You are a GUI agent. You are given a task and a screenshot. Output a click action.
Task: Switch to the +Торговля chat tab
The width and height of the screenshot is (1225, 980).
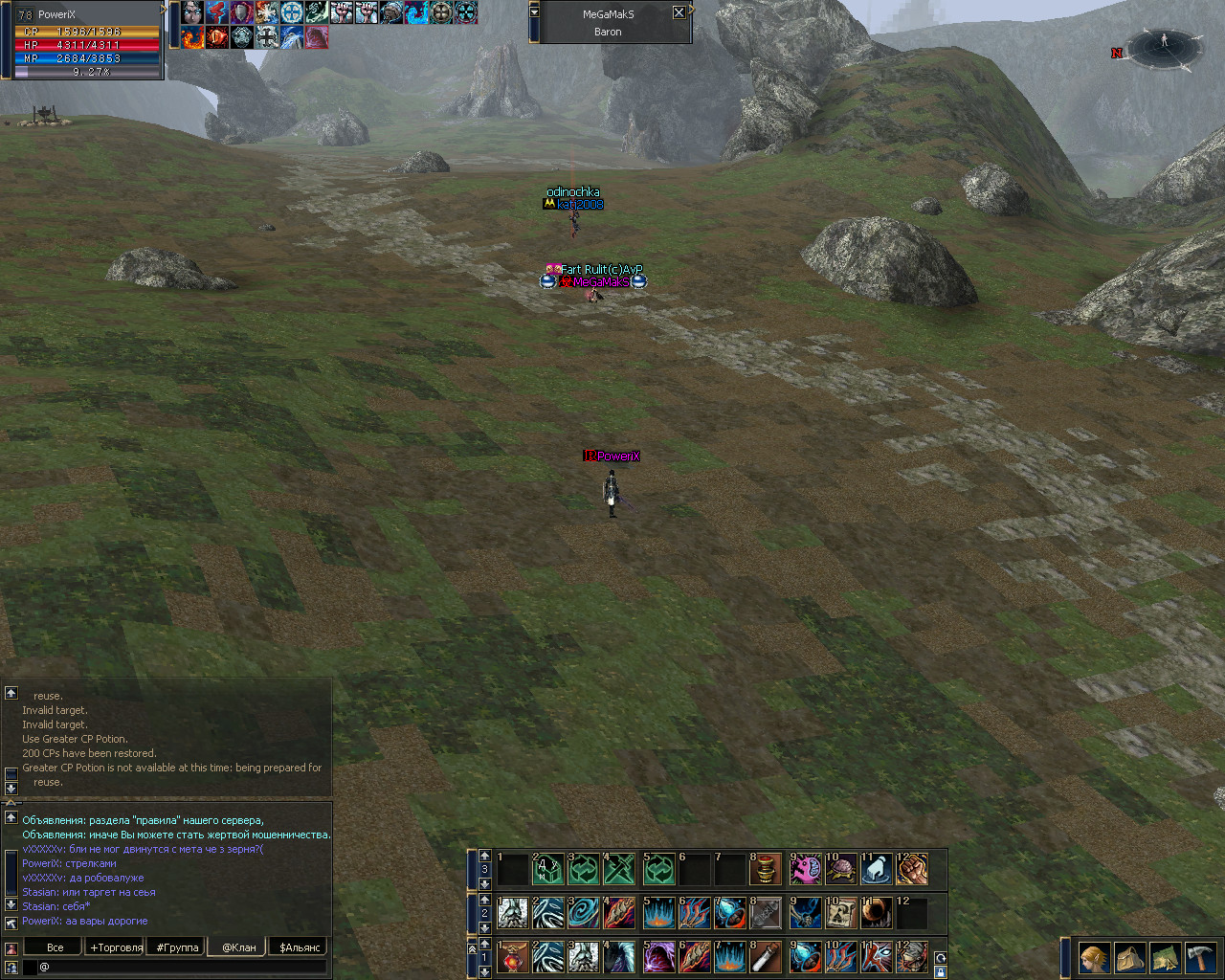[x=116, y=947]
